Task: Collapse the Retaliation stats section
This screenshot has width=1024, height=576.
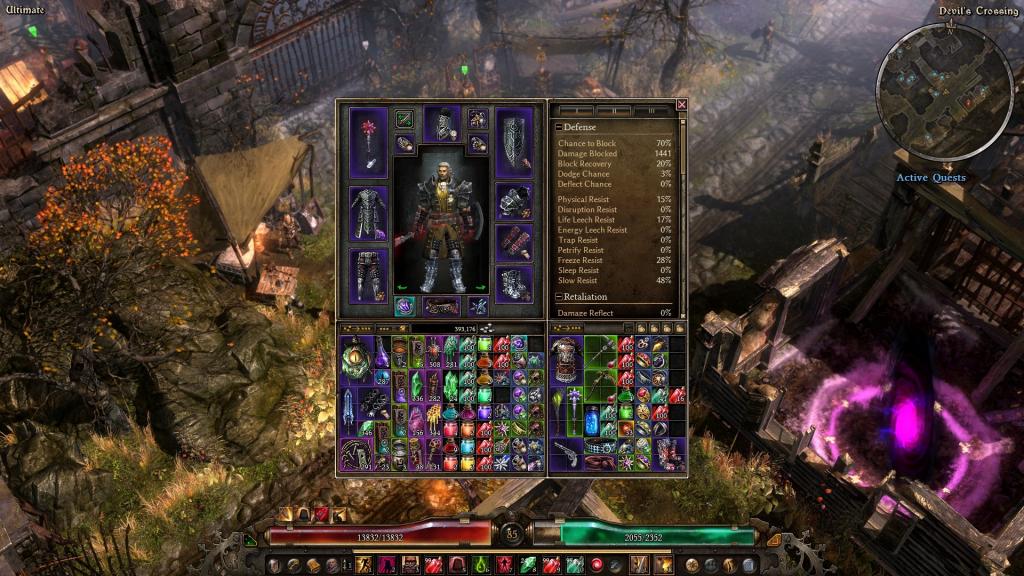Action: coord(559,297)
